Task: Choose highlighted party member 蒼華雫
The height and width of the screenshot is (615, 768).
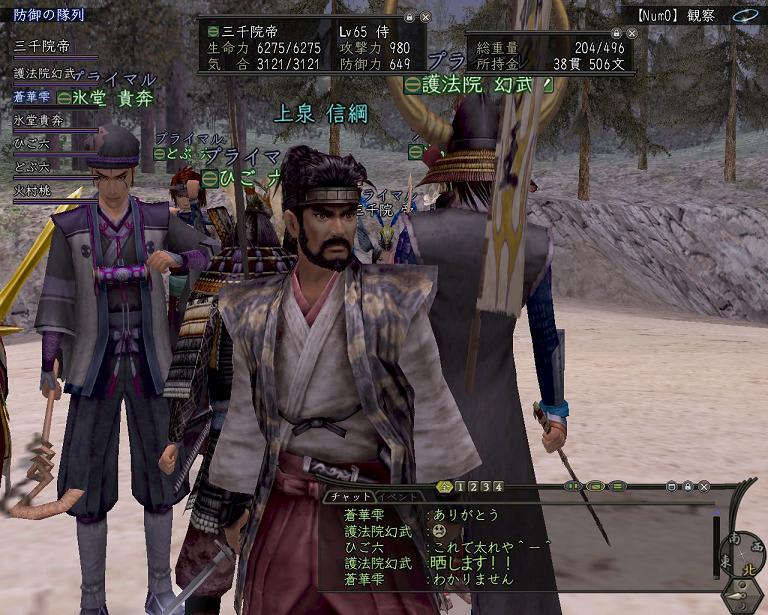Action: [32, 97]
